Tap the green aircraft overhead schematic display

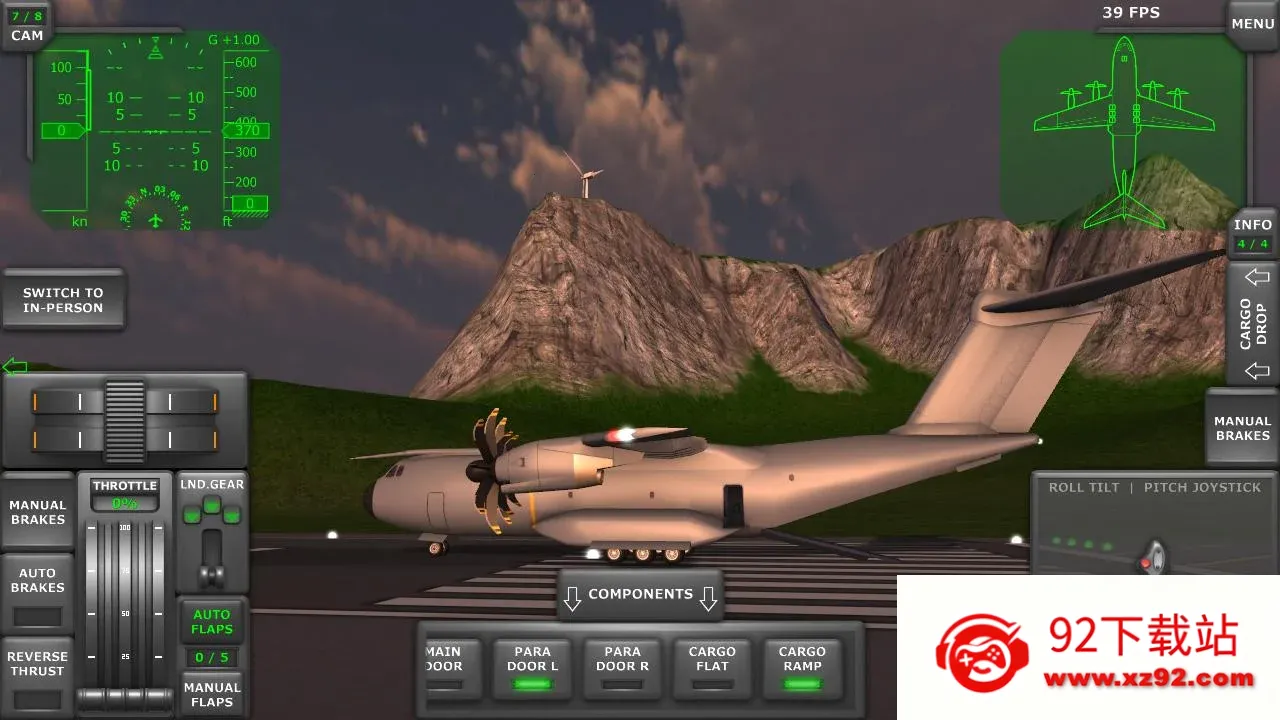[x=1123, y=130]
